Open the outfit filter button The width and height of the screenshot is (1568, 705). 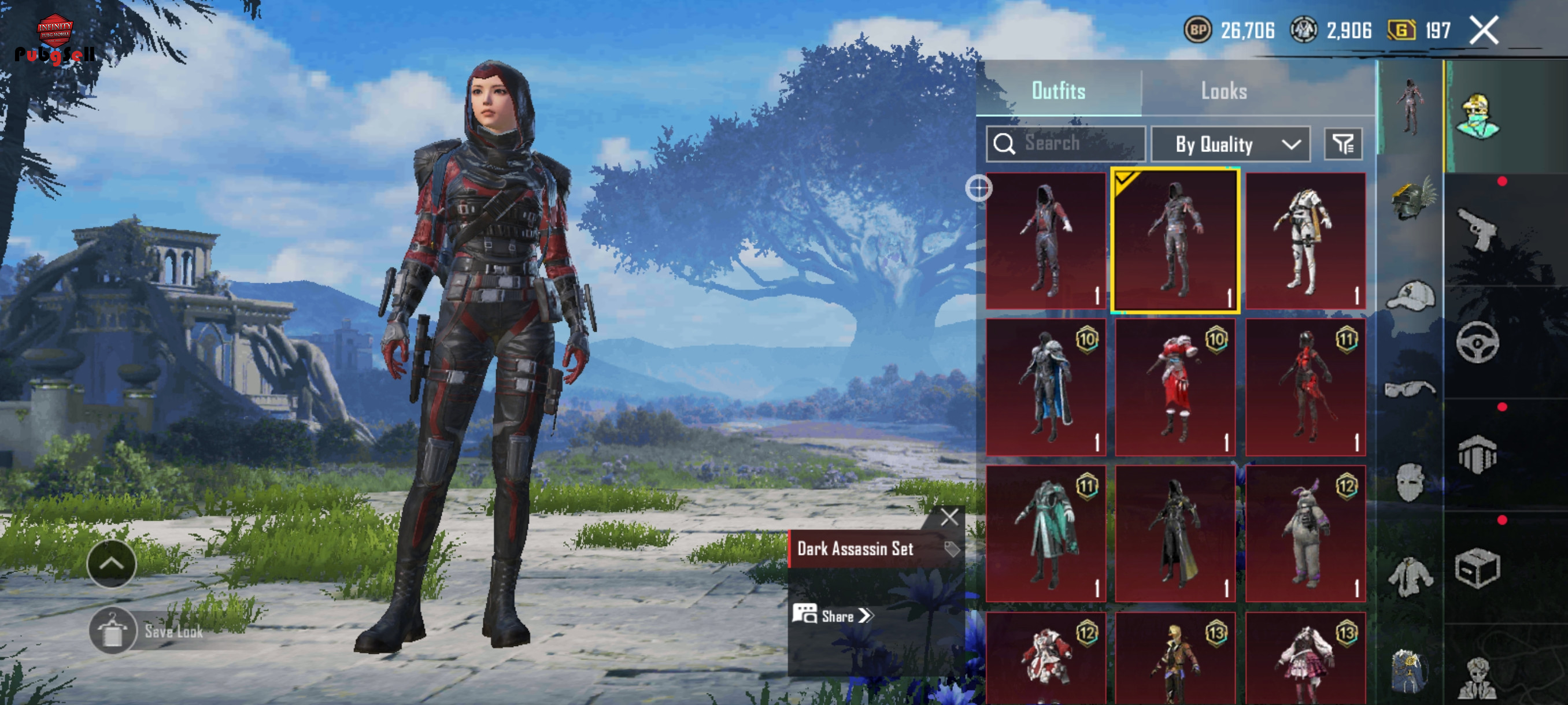1343,144
